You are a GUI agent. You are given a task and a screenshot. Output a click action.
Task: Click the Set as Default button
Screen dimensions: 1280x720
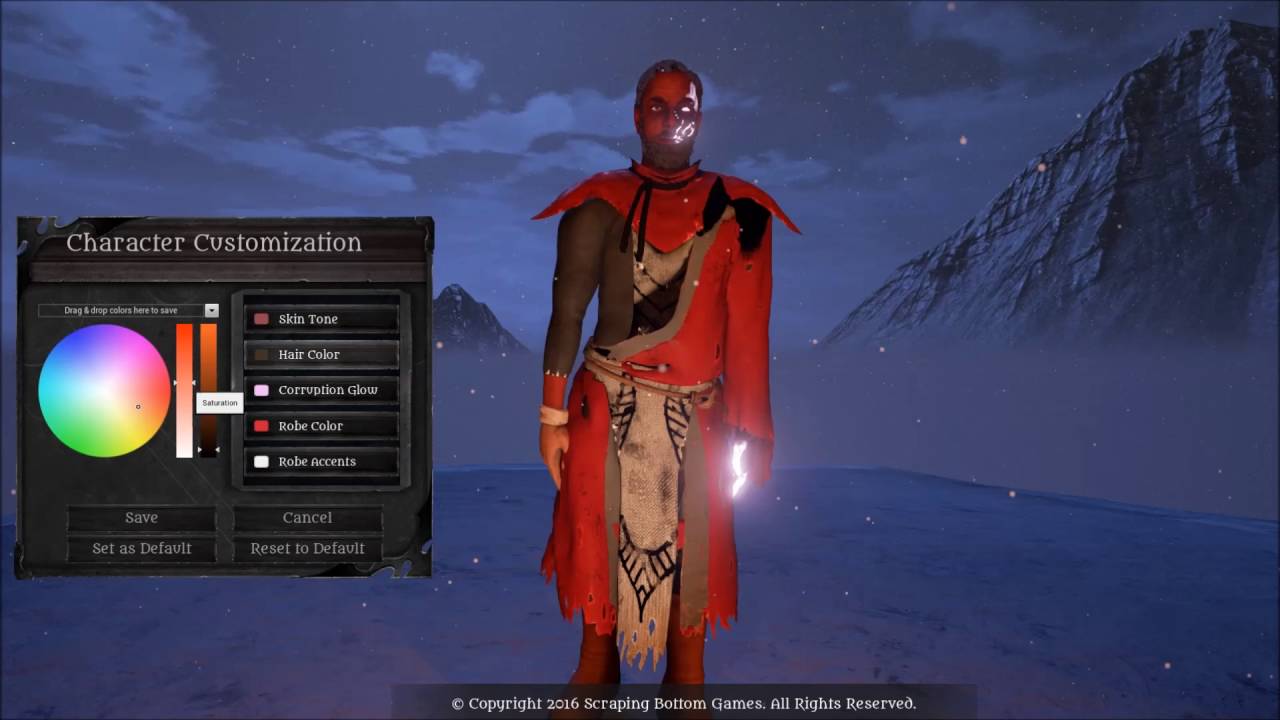[141, 548]
